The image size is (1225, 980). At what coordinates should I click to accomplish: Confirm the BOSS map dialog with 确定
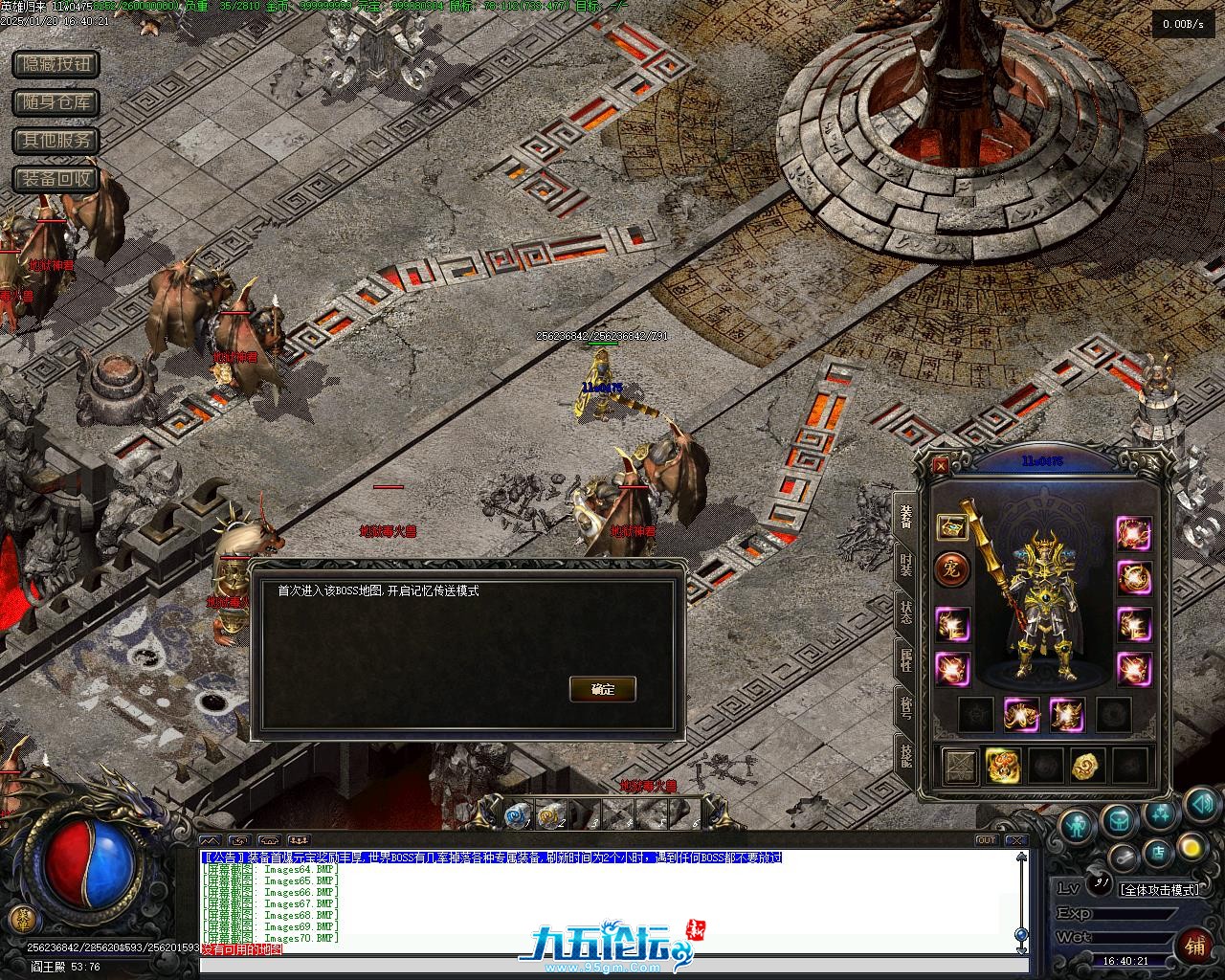click(x=602, y=689)
